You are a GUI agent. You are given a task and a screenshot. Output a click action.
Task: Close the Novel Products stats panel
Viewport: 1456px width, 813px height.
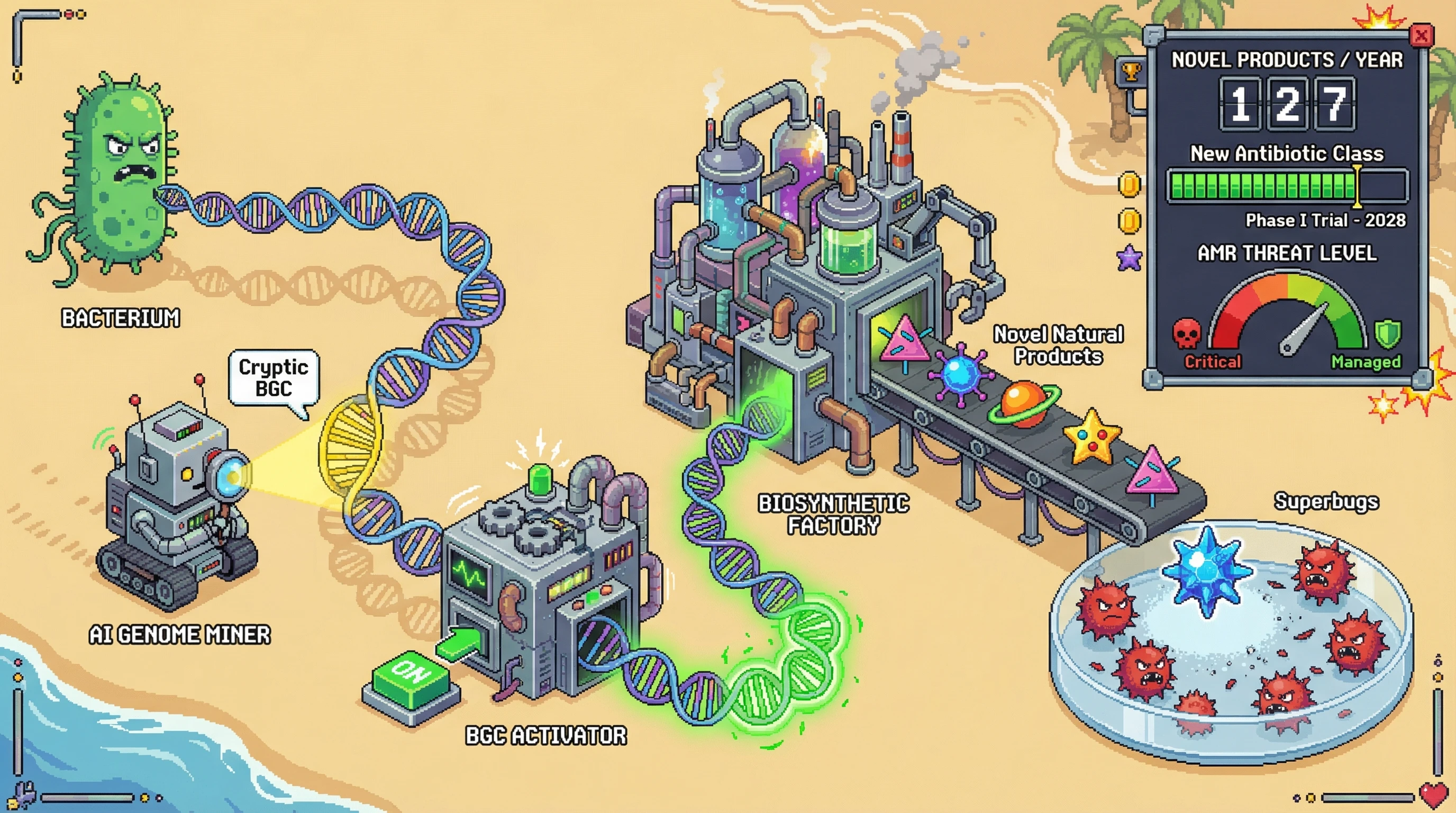(x=1421, y=36)
